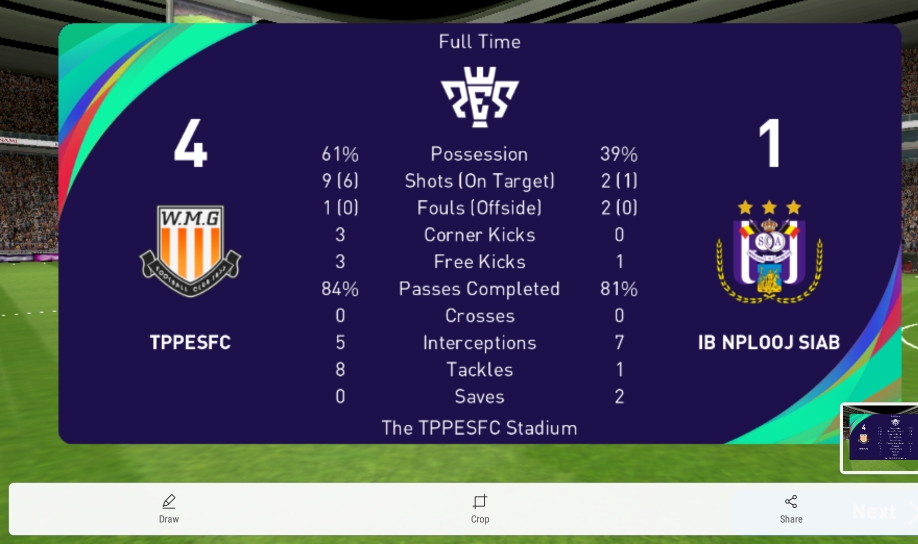
Task: Open the Draw tool on the screenshot bar
Action: (x=169, y=508)
